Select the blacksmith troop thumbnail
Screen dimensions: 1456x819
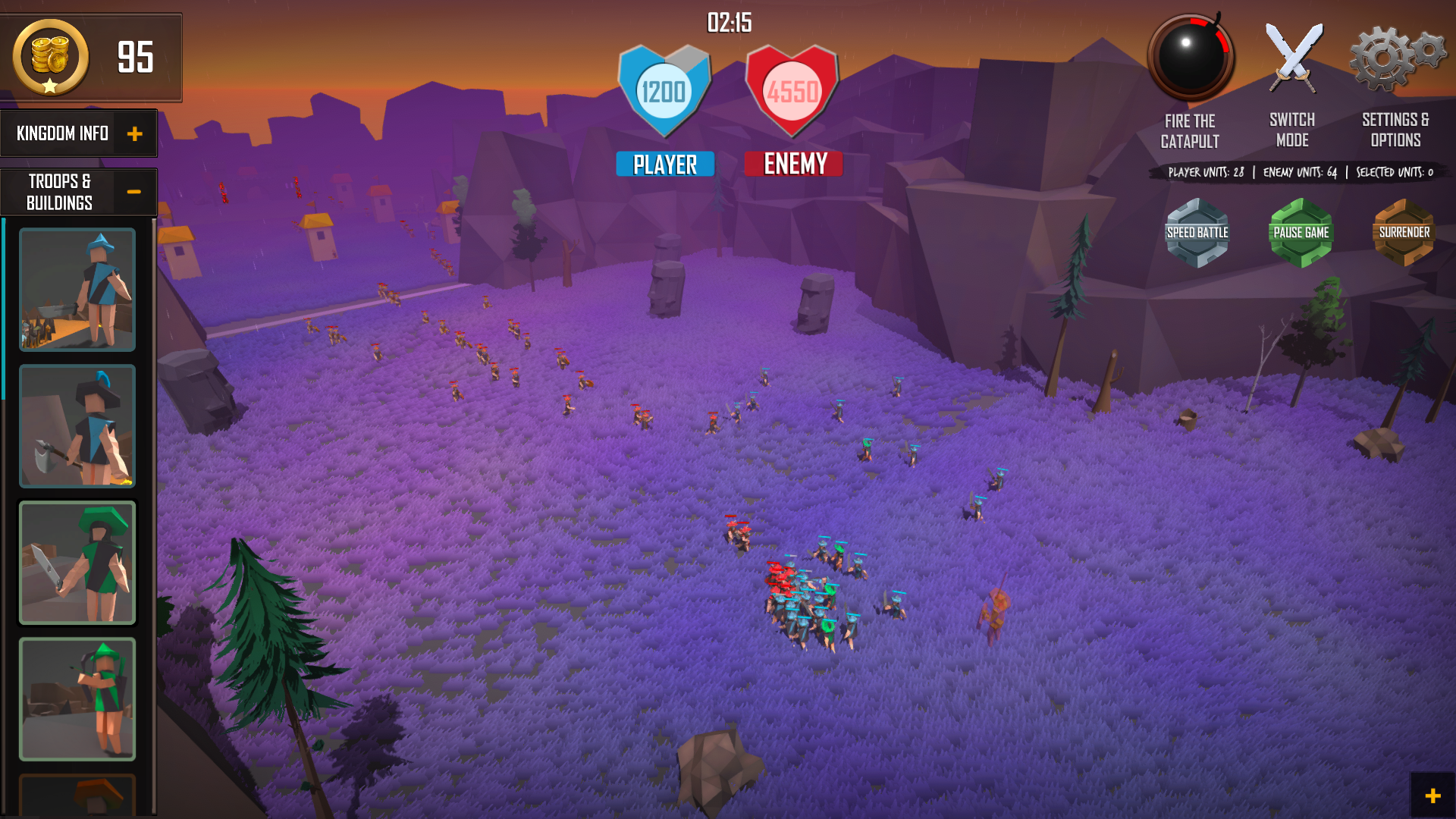pyautogui.click(x=77, y=289)
